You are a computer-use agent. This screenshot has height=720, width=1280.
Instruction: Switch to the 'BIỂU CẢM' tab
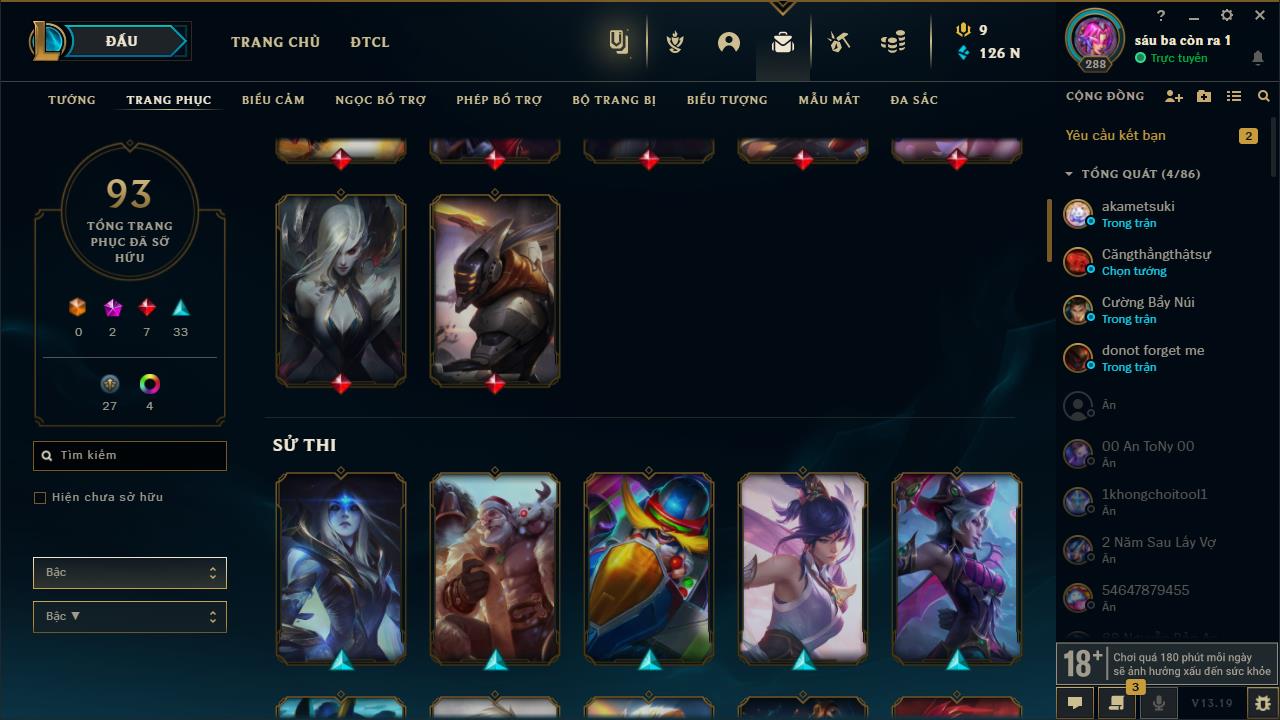[x=272, y=99]
